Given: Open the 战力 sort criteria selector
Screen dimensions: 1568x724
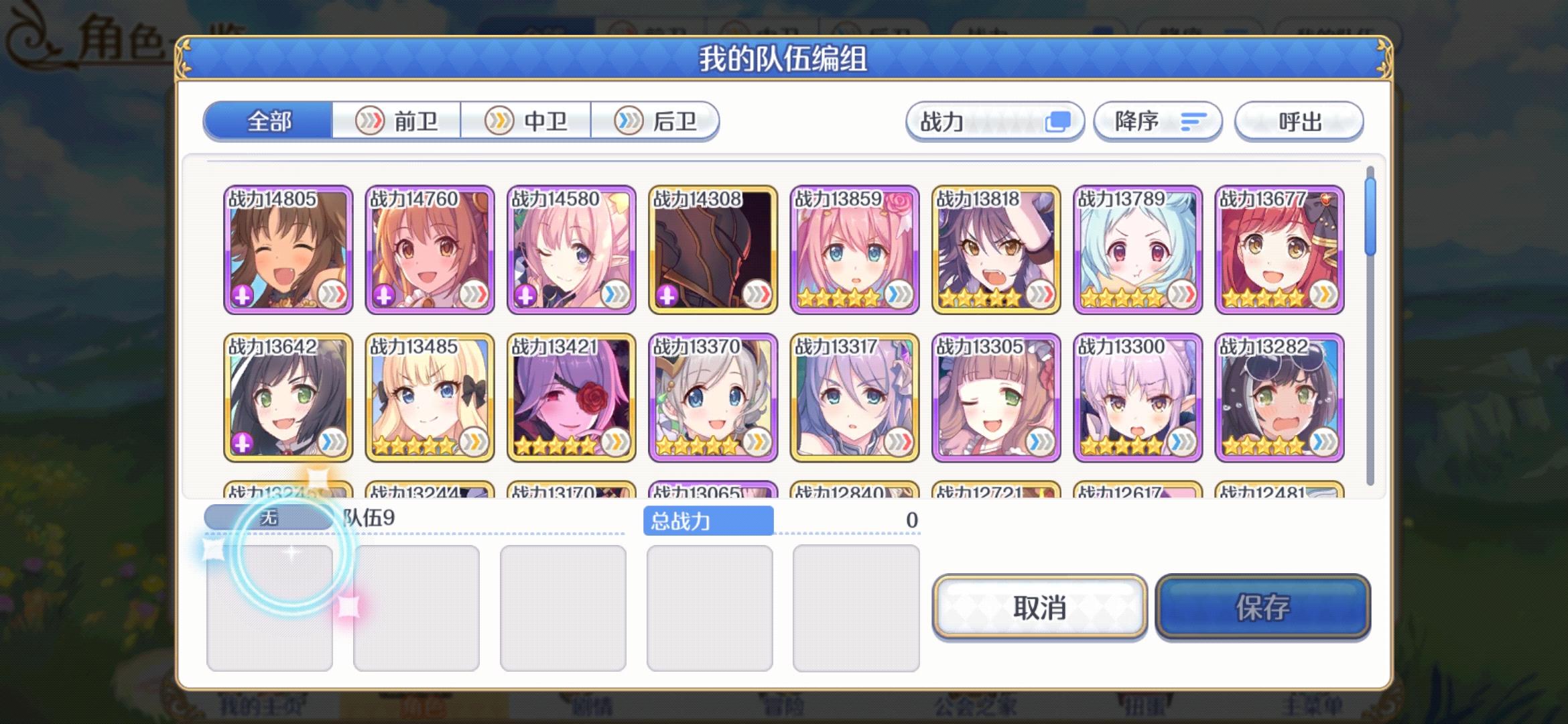Looking at the screenshot, I should coord(996,121).
